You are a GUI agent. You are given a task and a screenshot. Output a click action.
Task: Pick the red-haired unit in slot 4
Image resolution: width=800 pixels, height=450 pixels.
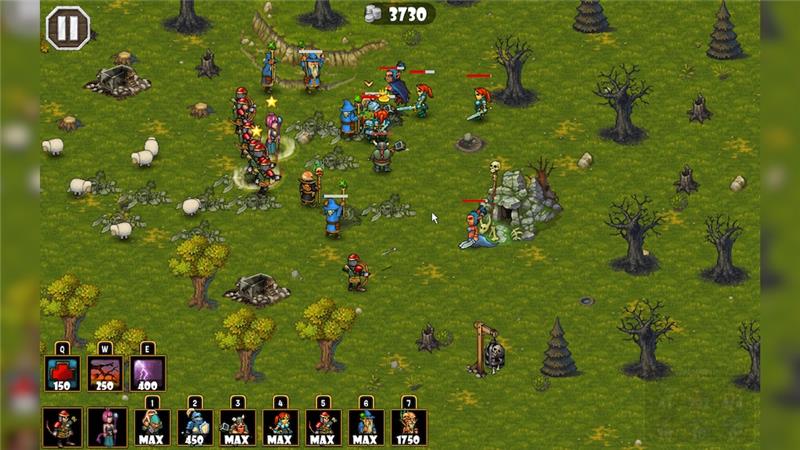(281, 427)
